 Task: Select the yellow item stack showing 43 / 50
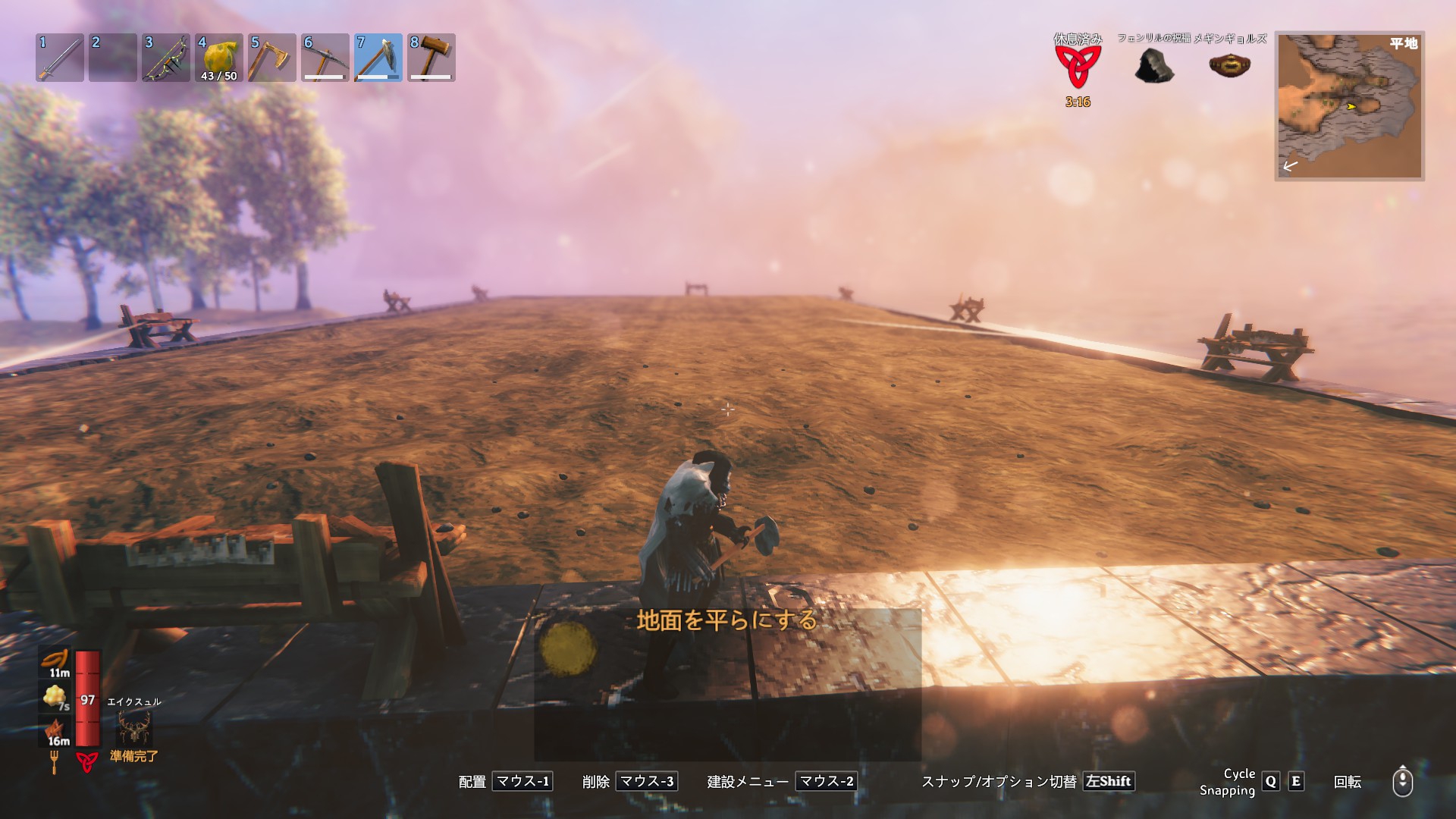(219, 58)
